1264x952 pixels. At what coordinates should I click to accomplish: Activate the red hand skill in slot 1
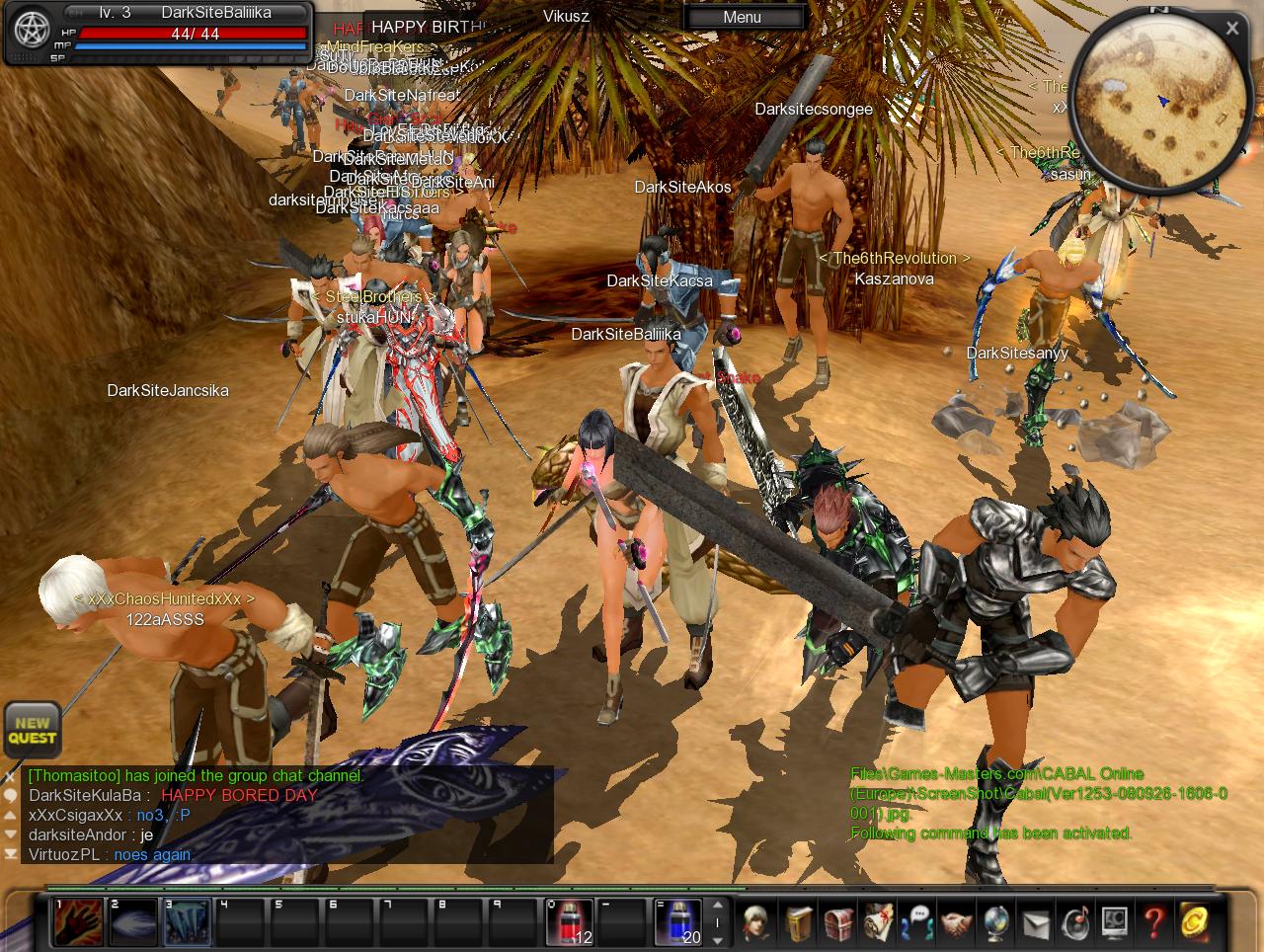(x=78, y=921)
